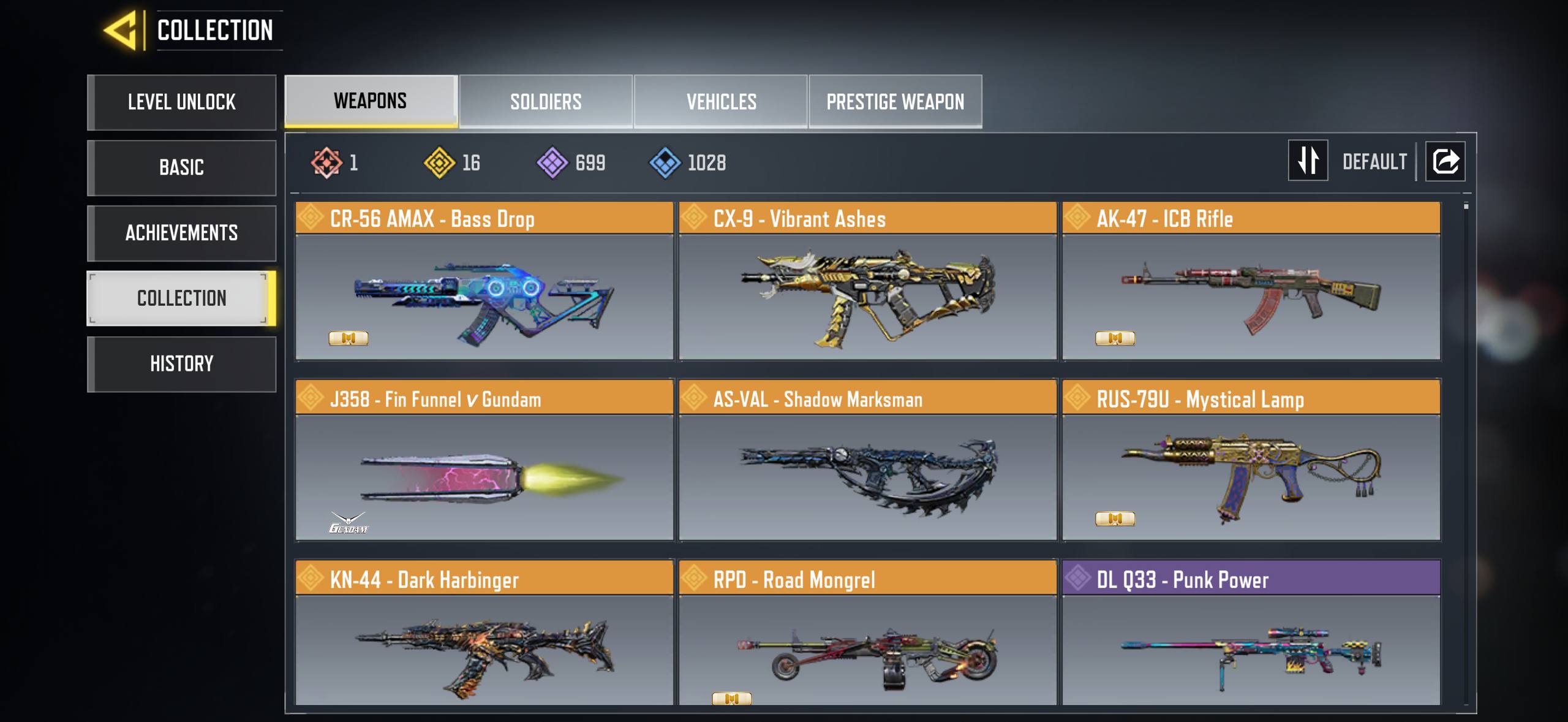Switch to the Weapons tab

coord(371,101)
